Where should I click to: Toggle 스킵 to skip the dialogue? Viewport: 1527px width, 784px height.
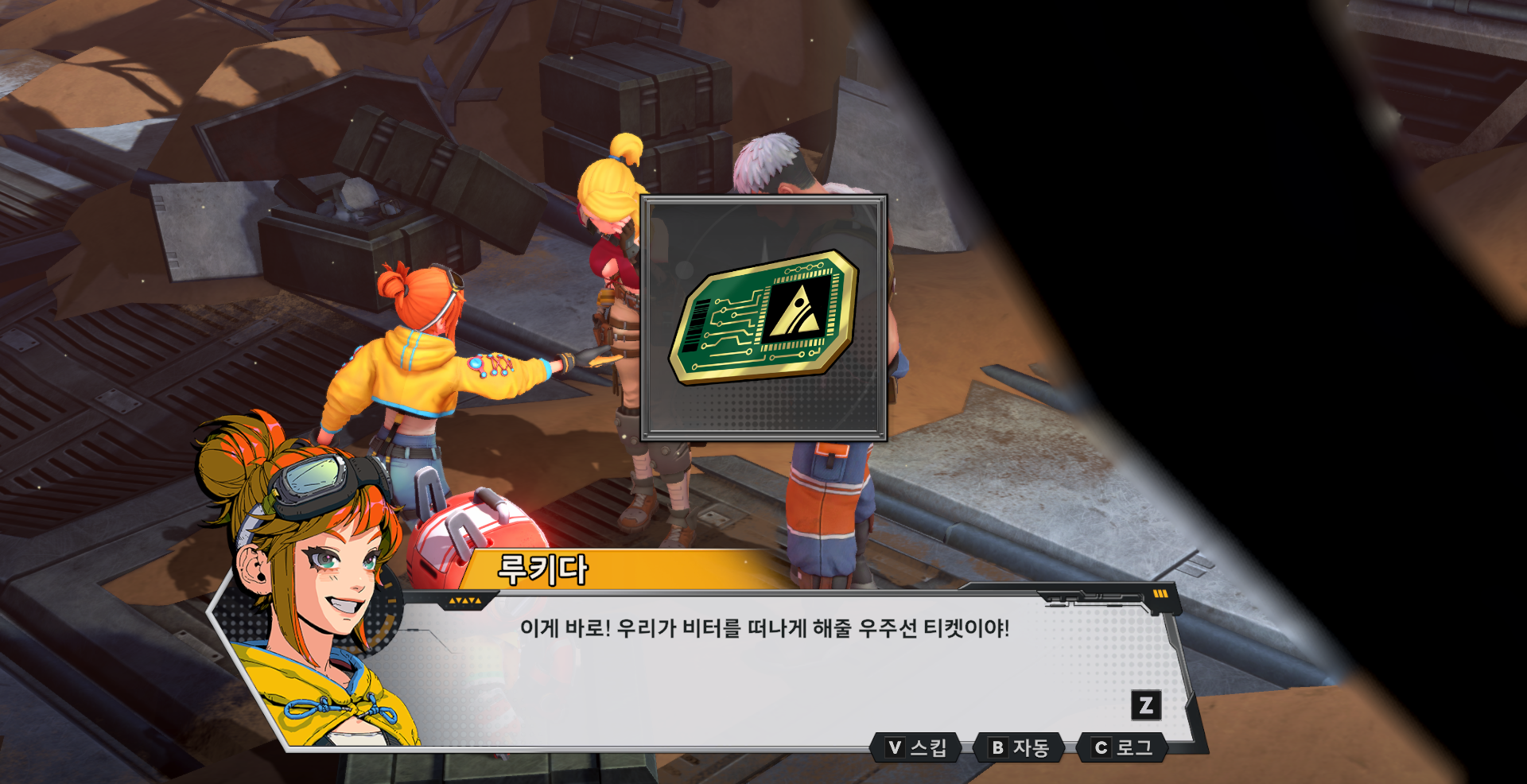916,746
